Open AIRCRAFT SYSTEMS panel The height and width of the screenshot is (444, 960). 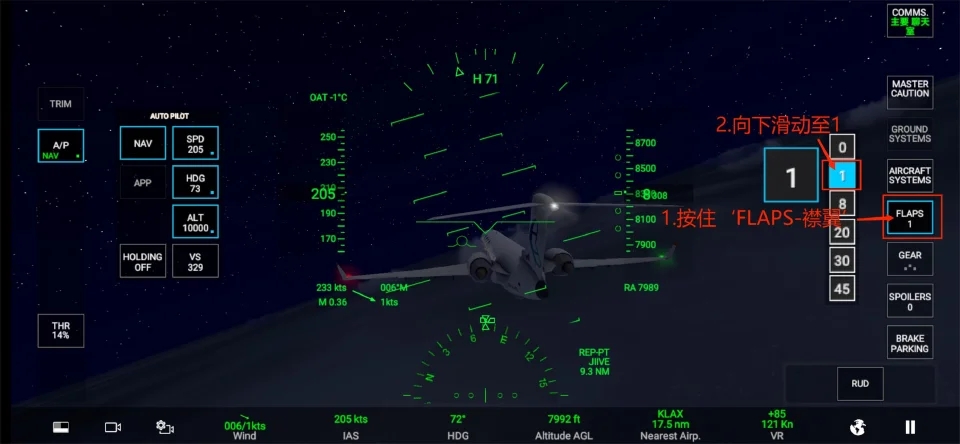tap(910, 176)
